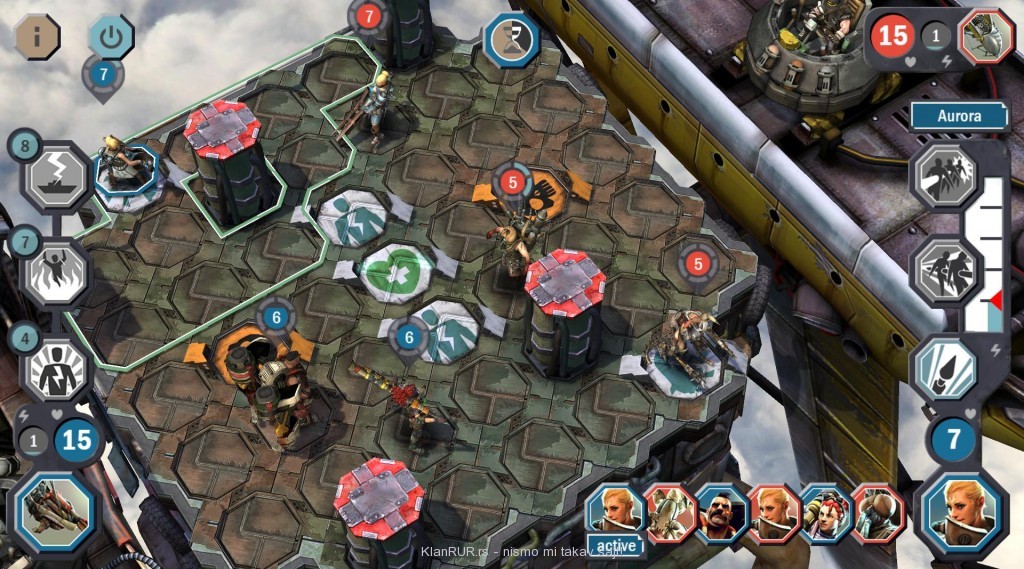1024x569 pixels.
Task: Select the masked enemy turn-order portrait
Action: [878, 513]
